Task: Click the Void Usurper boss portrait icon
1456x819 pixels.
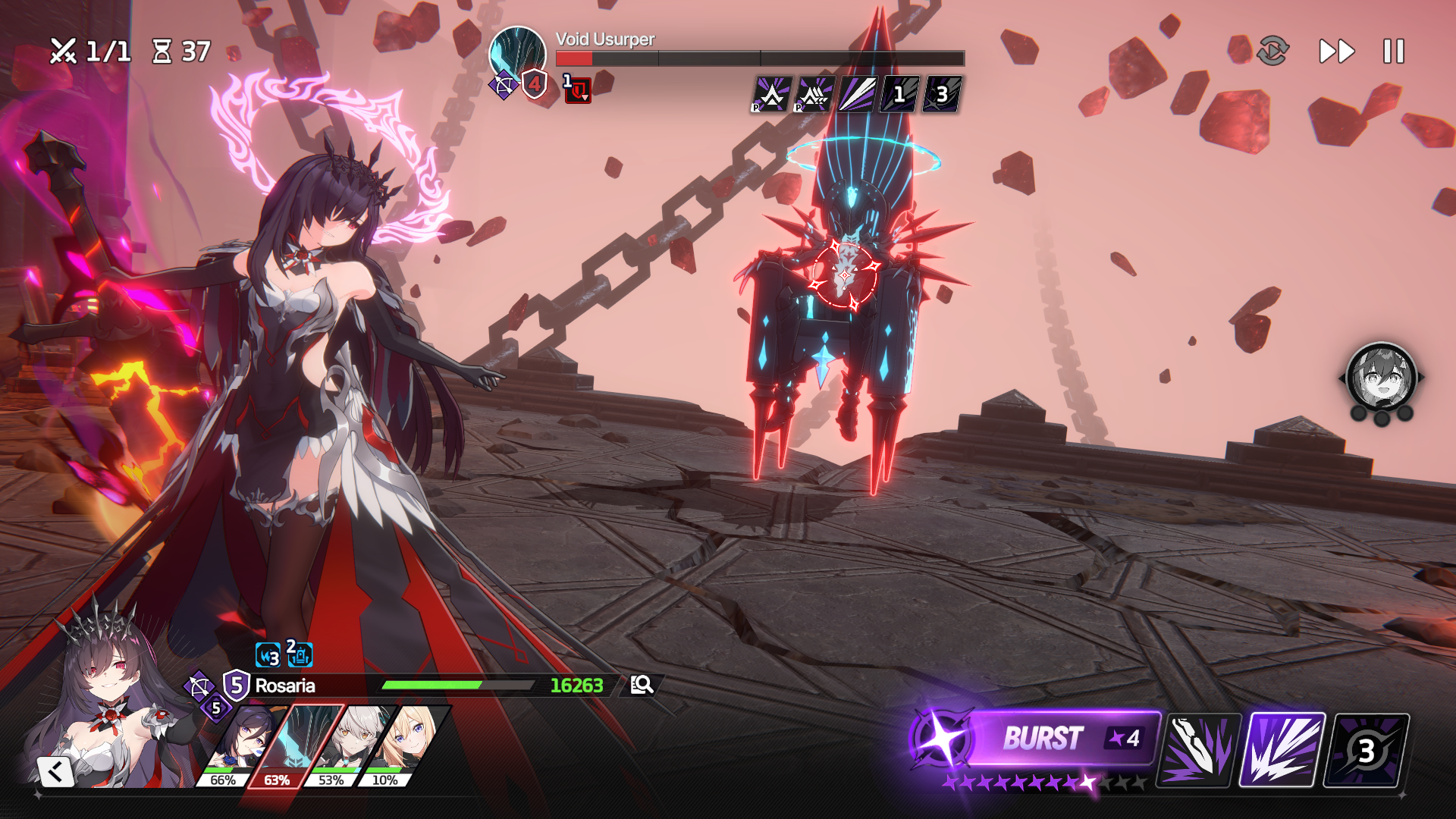Action: point(517,55)
